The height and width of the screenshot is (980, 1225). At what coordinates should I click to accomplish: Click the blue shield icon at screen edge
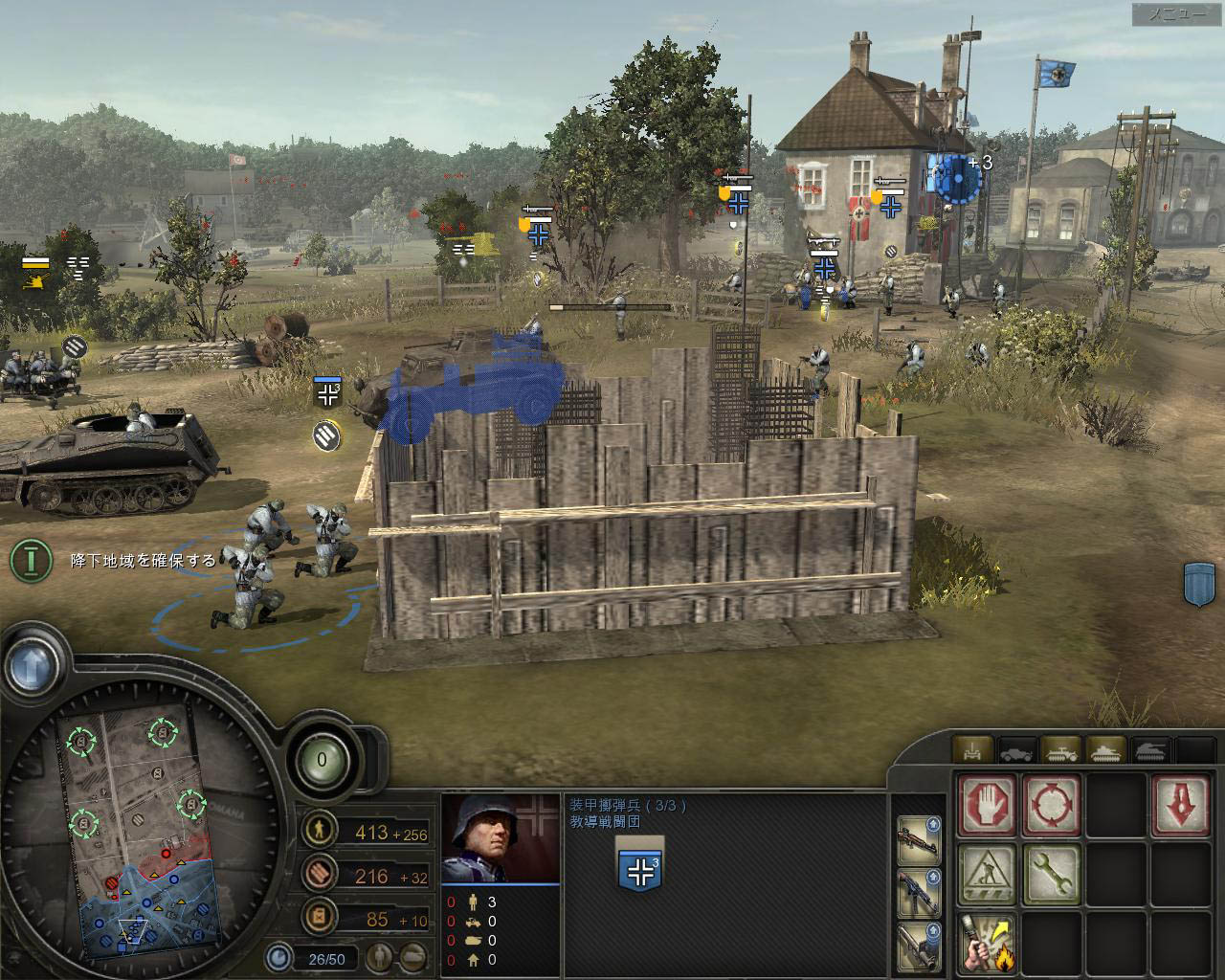pos(1200,583)
